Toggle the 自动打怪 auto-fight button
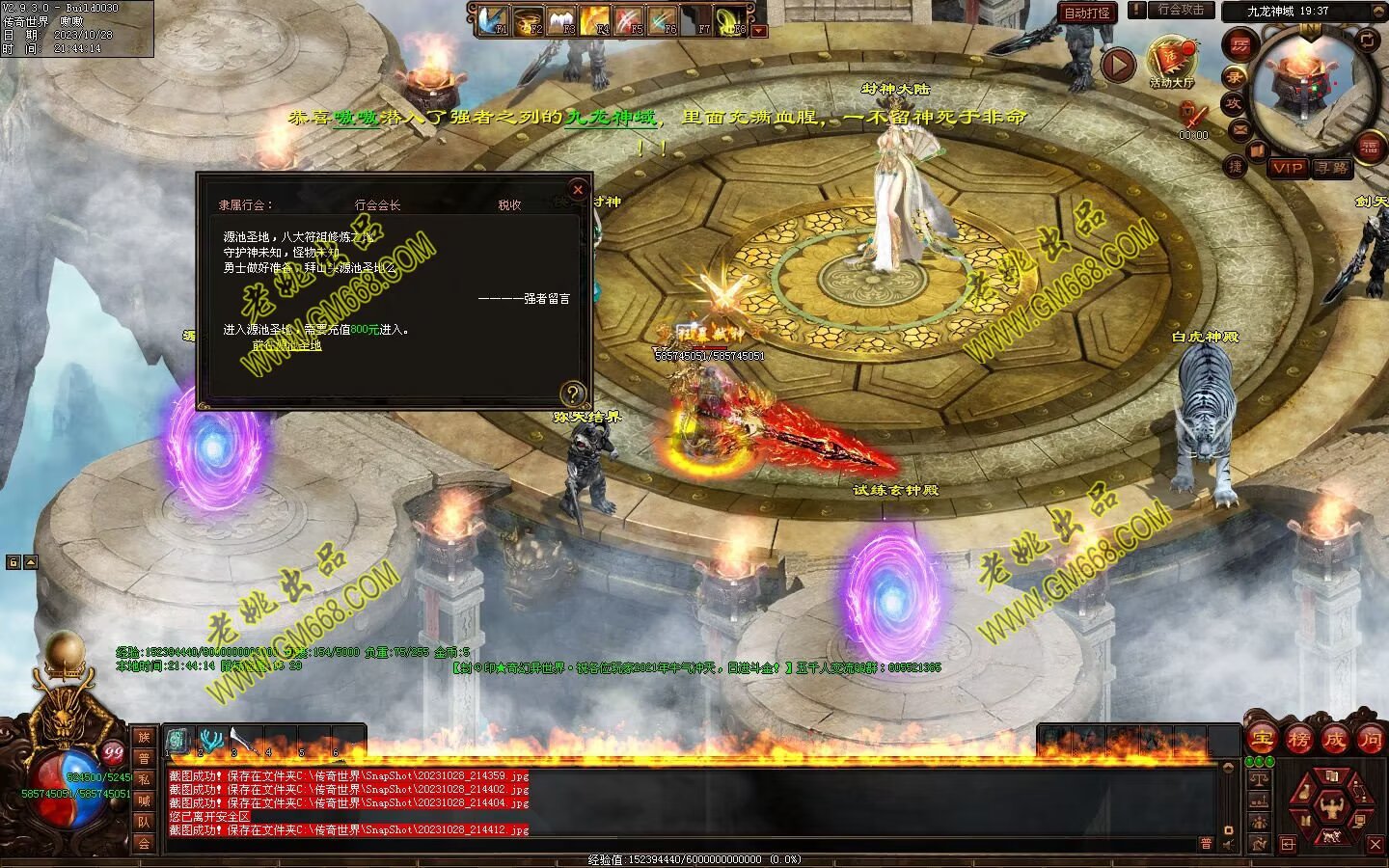Viewport: 1389px width, 868px height. point(1087,13)
